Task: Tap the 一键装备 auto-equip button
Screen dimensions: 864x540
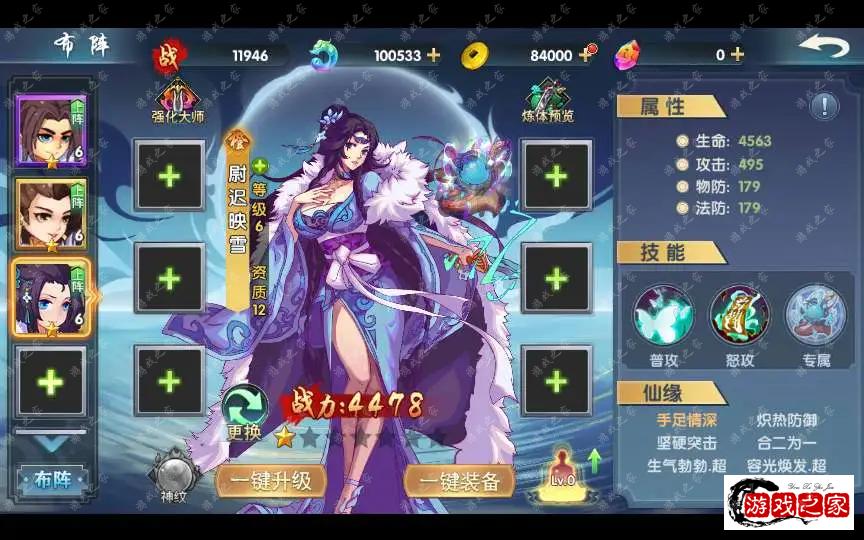Action: click(x=460, y=481)
